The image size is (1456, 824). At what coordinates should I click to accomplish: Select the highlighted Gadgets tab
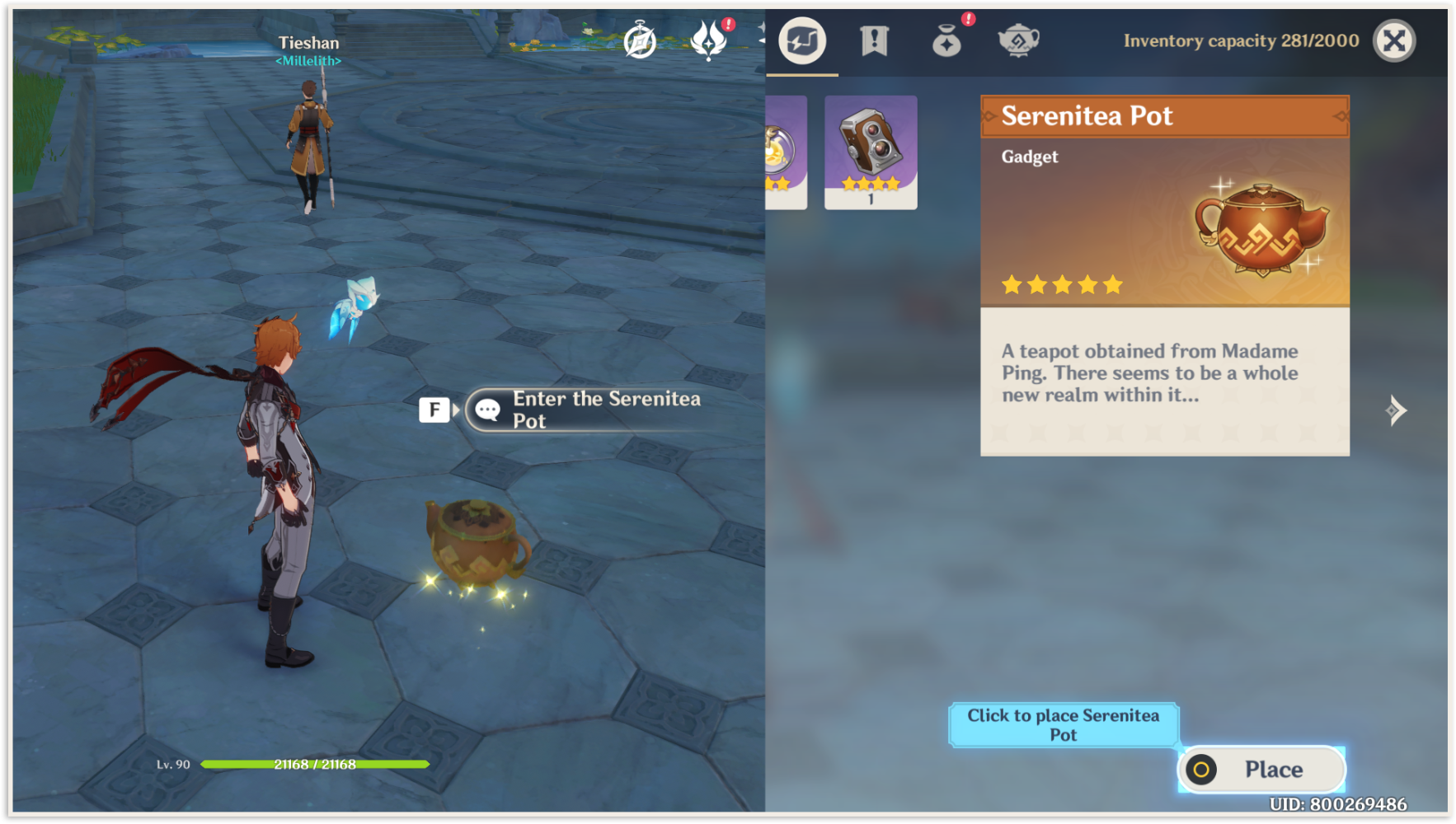point(801,40)
